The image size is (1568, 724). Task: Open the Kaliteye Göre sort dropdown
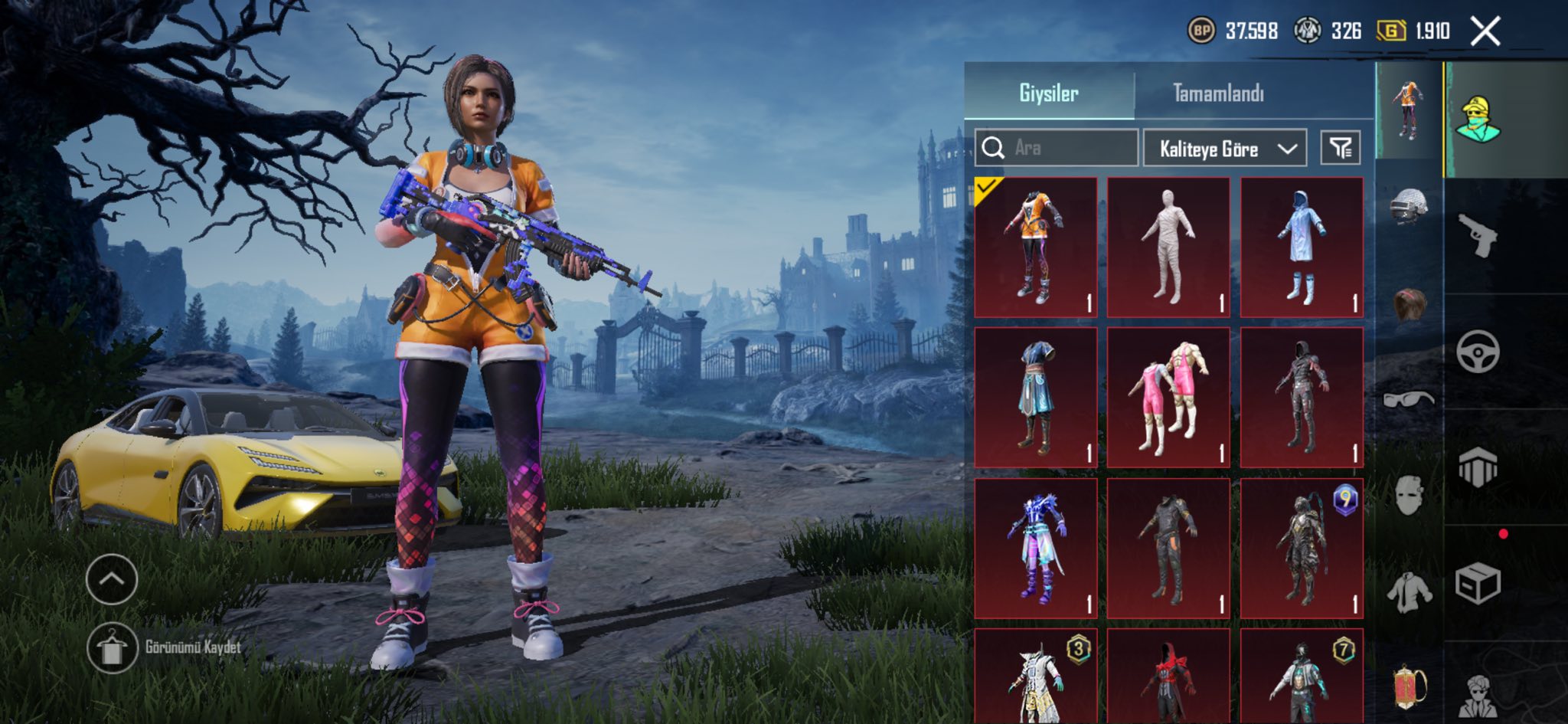[1224, 149]
